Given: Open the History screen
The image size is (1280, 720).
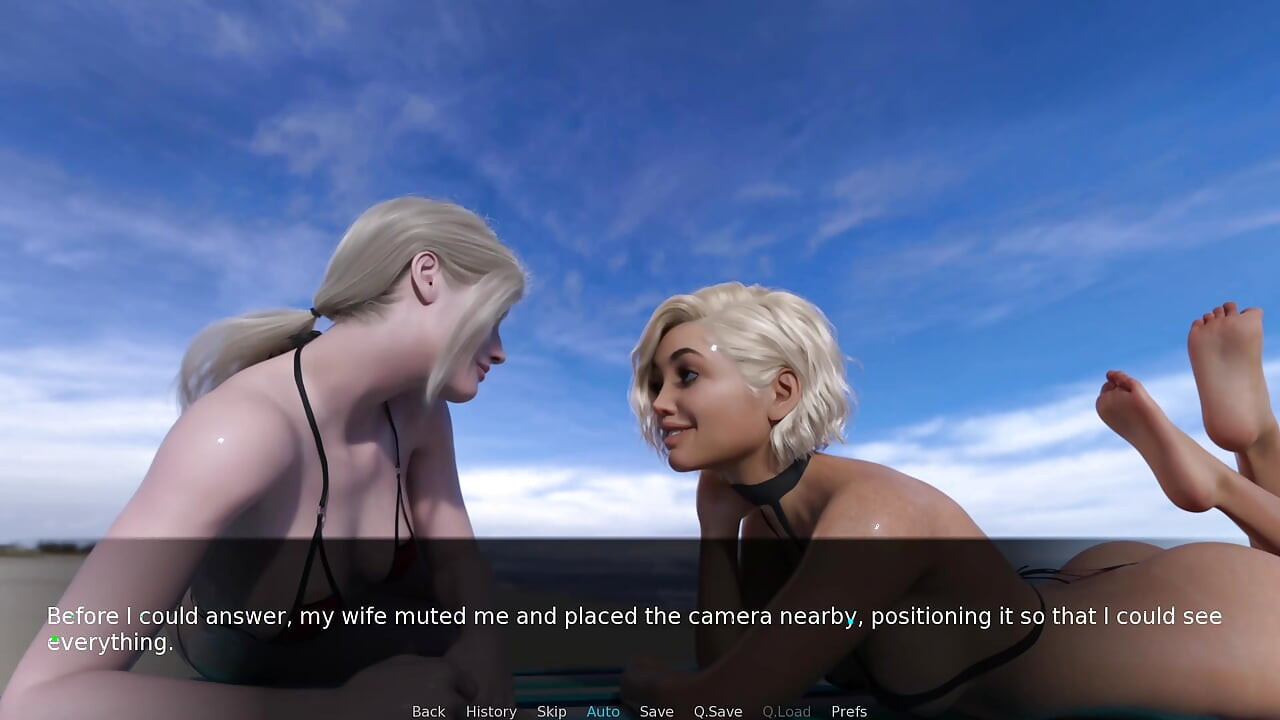Looking at the screenshot, I should [x=491, y=711].
